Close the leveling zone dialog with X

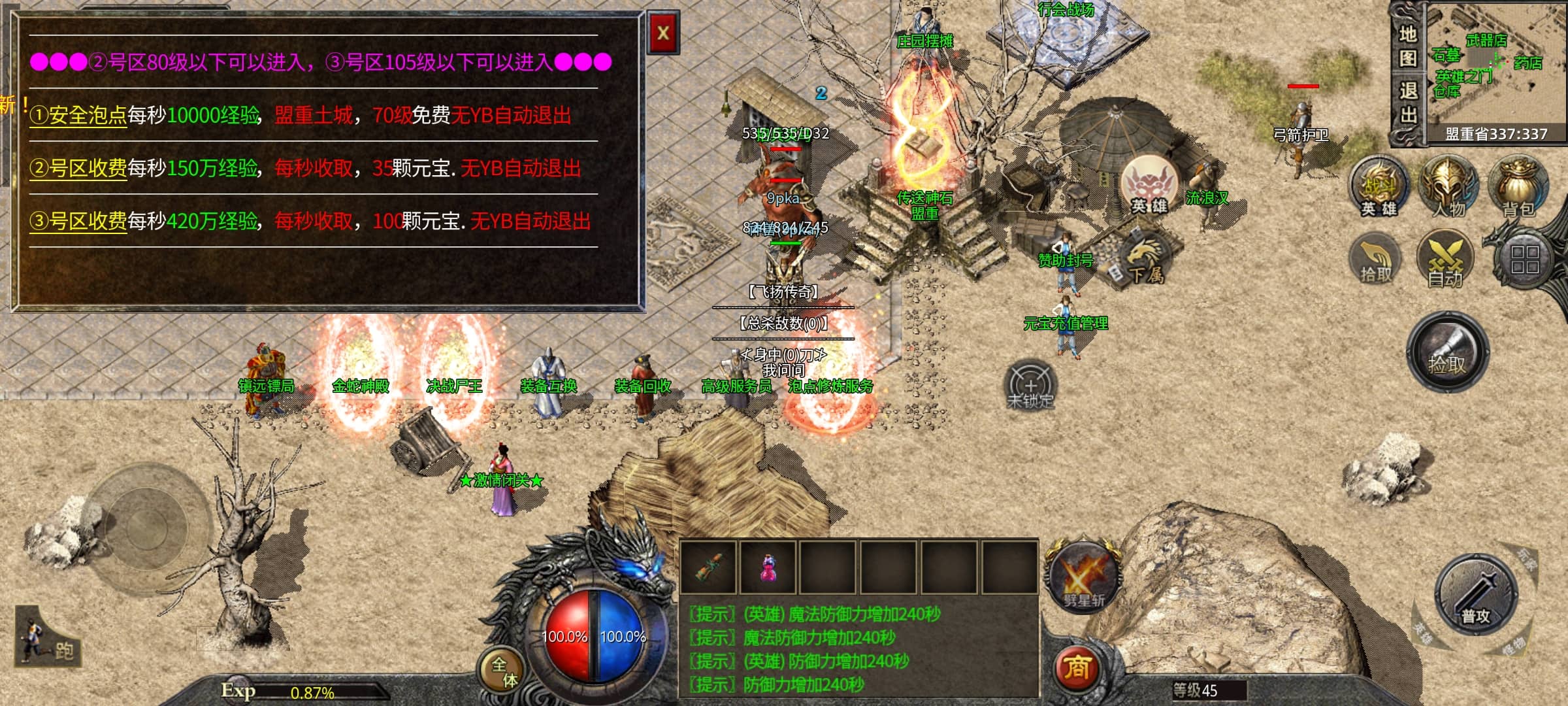[x=663, y=33]
